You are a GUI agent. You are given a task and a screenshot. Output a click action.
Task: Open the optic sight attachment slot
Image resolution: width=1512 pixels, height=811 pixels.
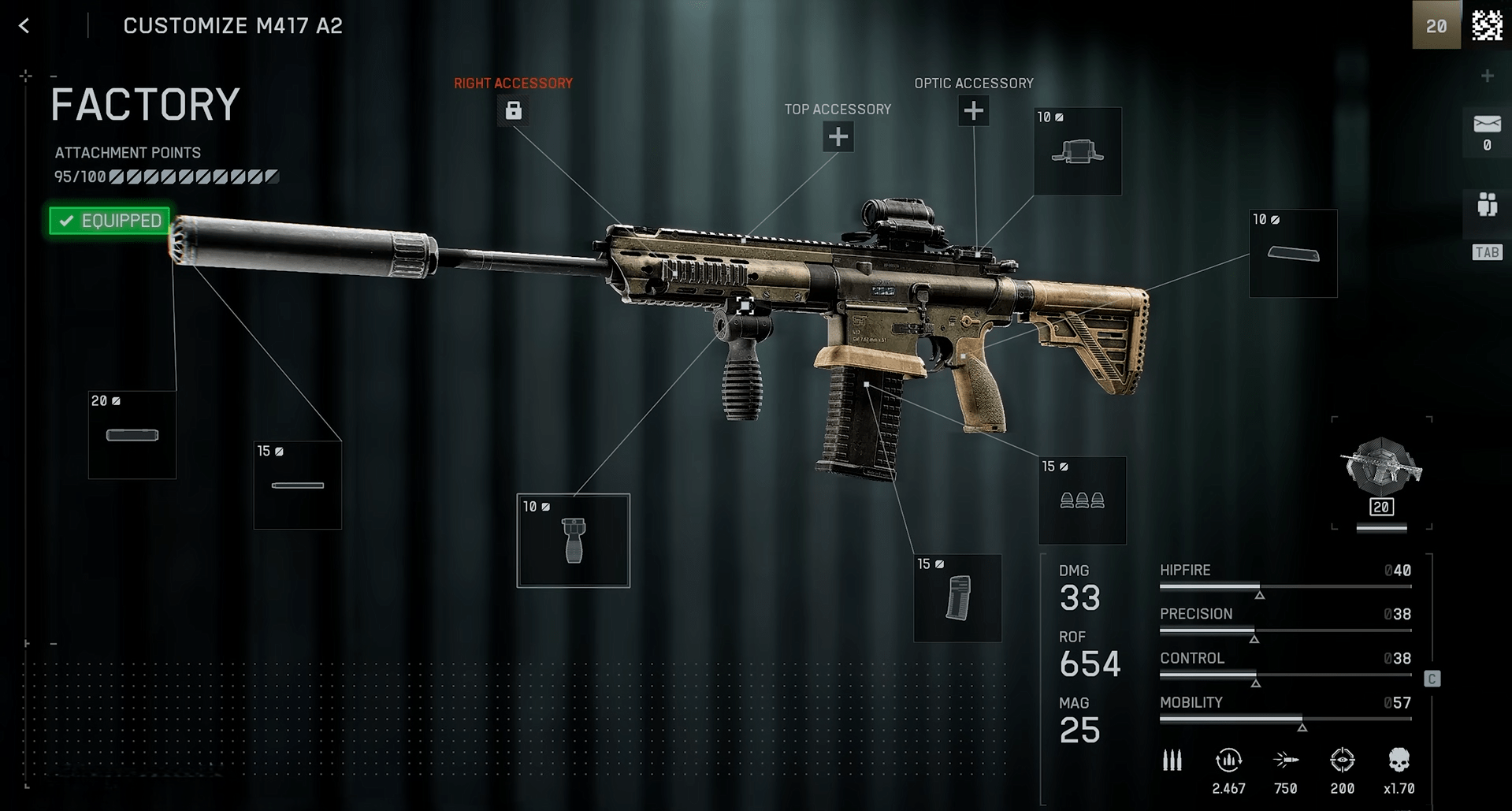pos(1077,151)
